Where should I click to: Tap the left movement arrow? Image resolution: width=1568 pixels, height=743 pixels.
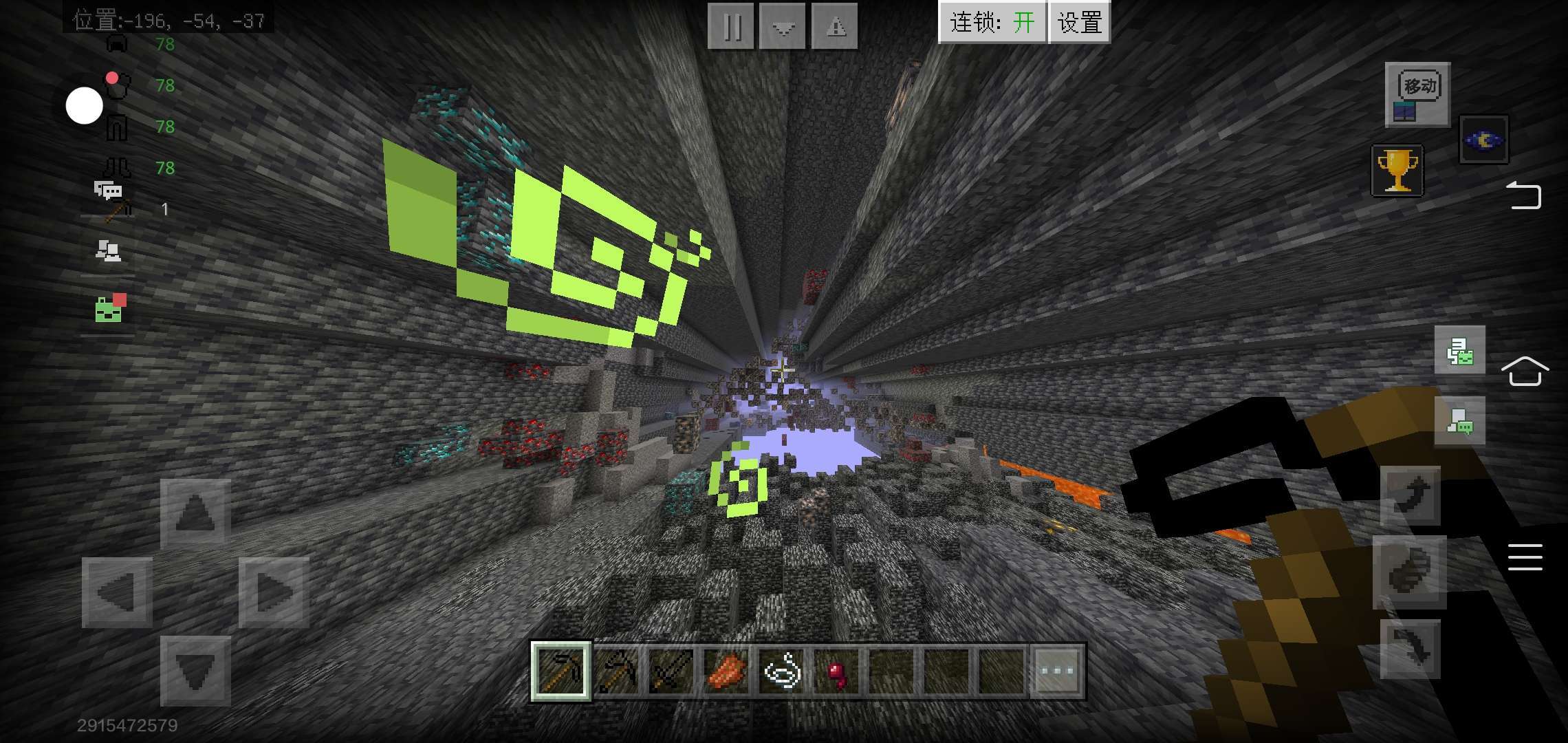coord(117,592)
